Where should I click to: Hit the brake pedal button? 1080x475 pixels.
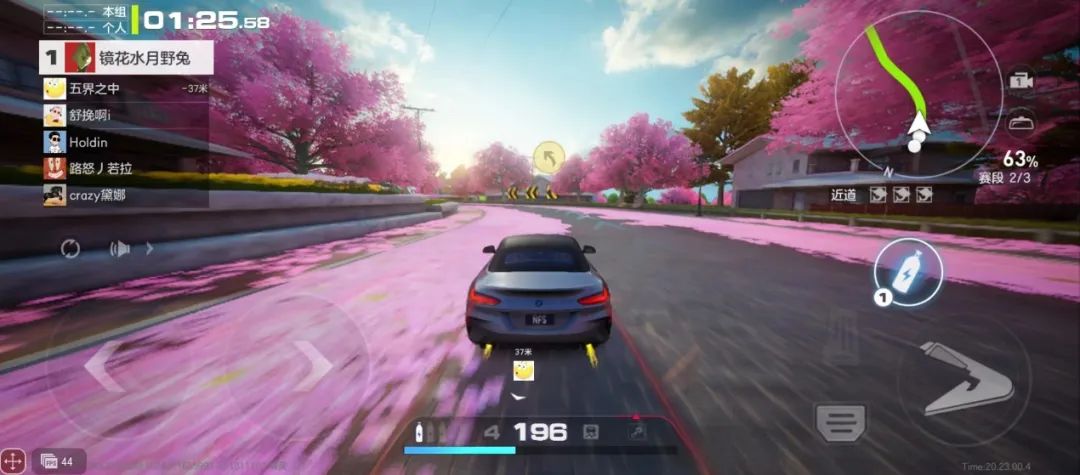coord(841,422)
